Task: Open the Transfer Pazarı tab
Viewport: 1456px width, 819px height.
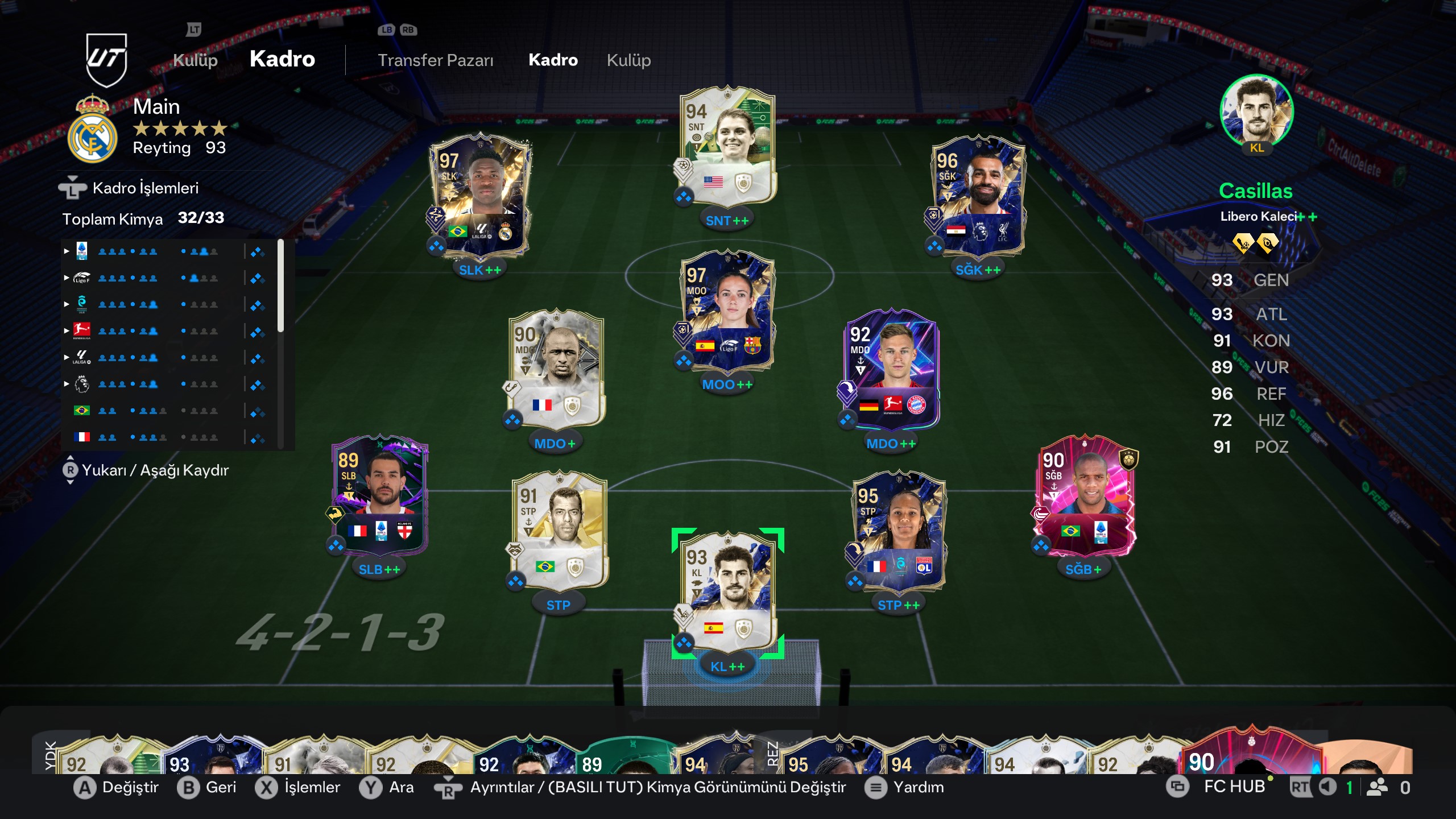Action: point(435,60)
